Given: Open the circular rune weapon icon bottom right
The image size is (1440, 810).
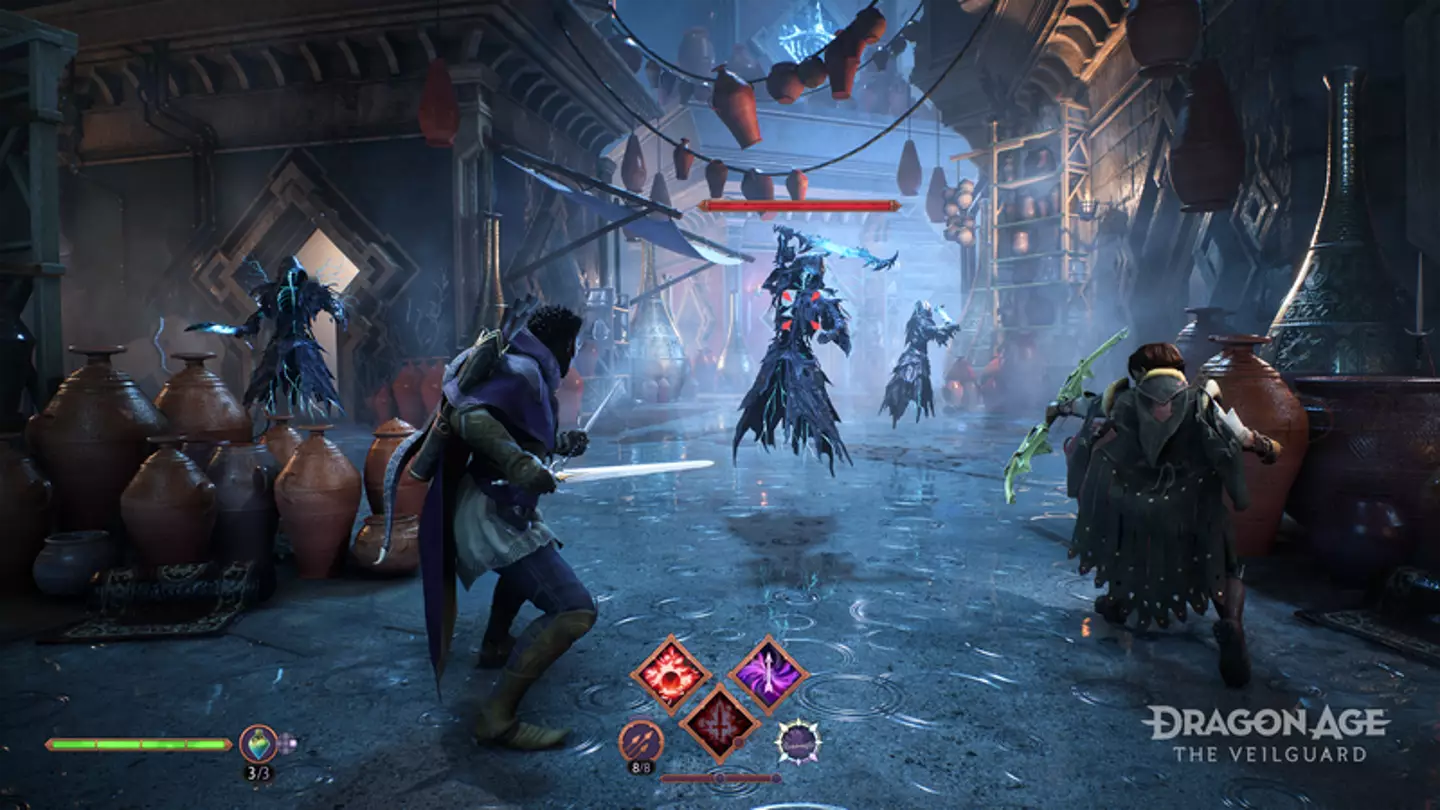Looking at the screenshot, I should (800, 741).
